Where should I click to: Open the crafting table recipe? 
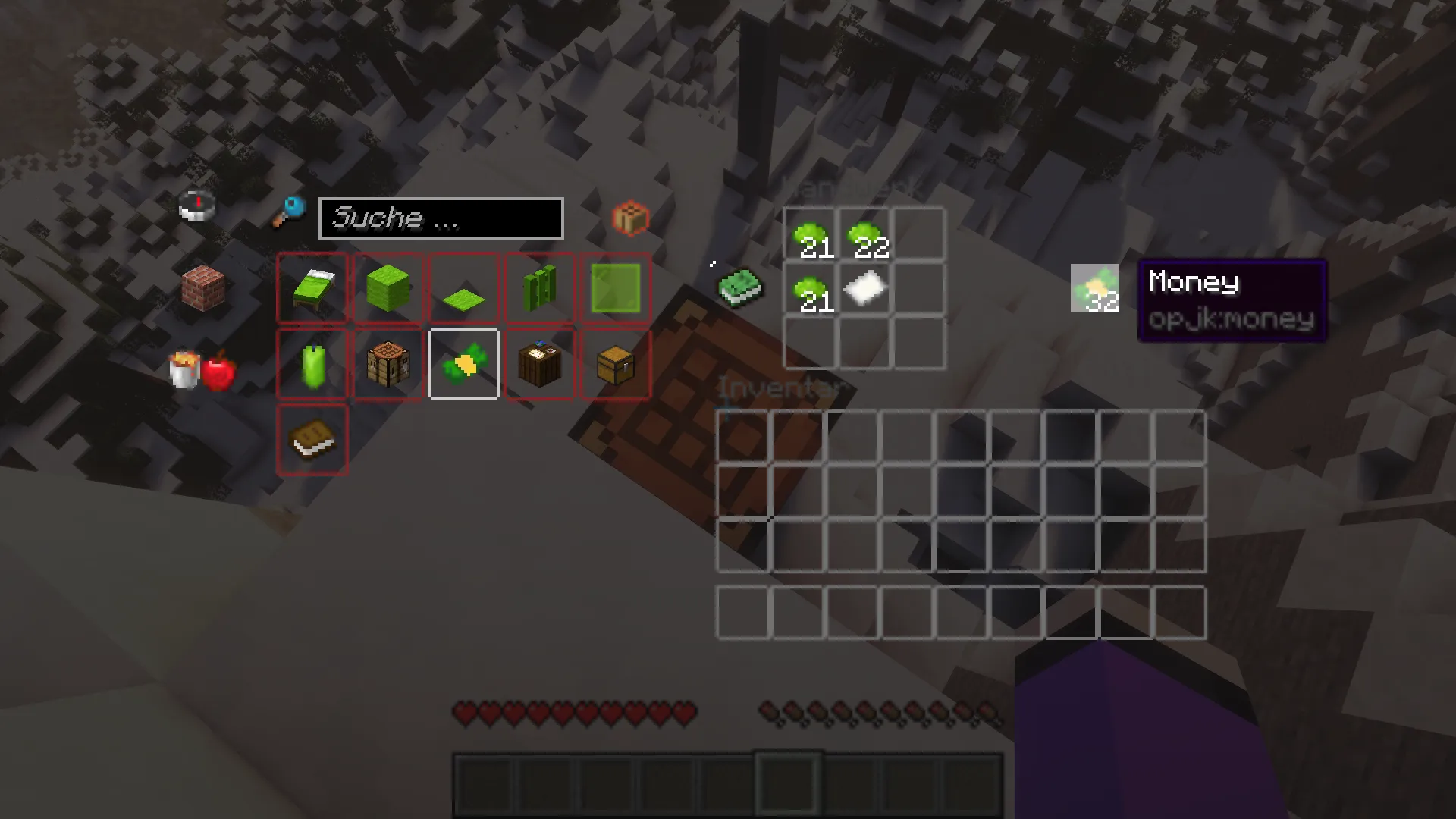coord(388,364)
